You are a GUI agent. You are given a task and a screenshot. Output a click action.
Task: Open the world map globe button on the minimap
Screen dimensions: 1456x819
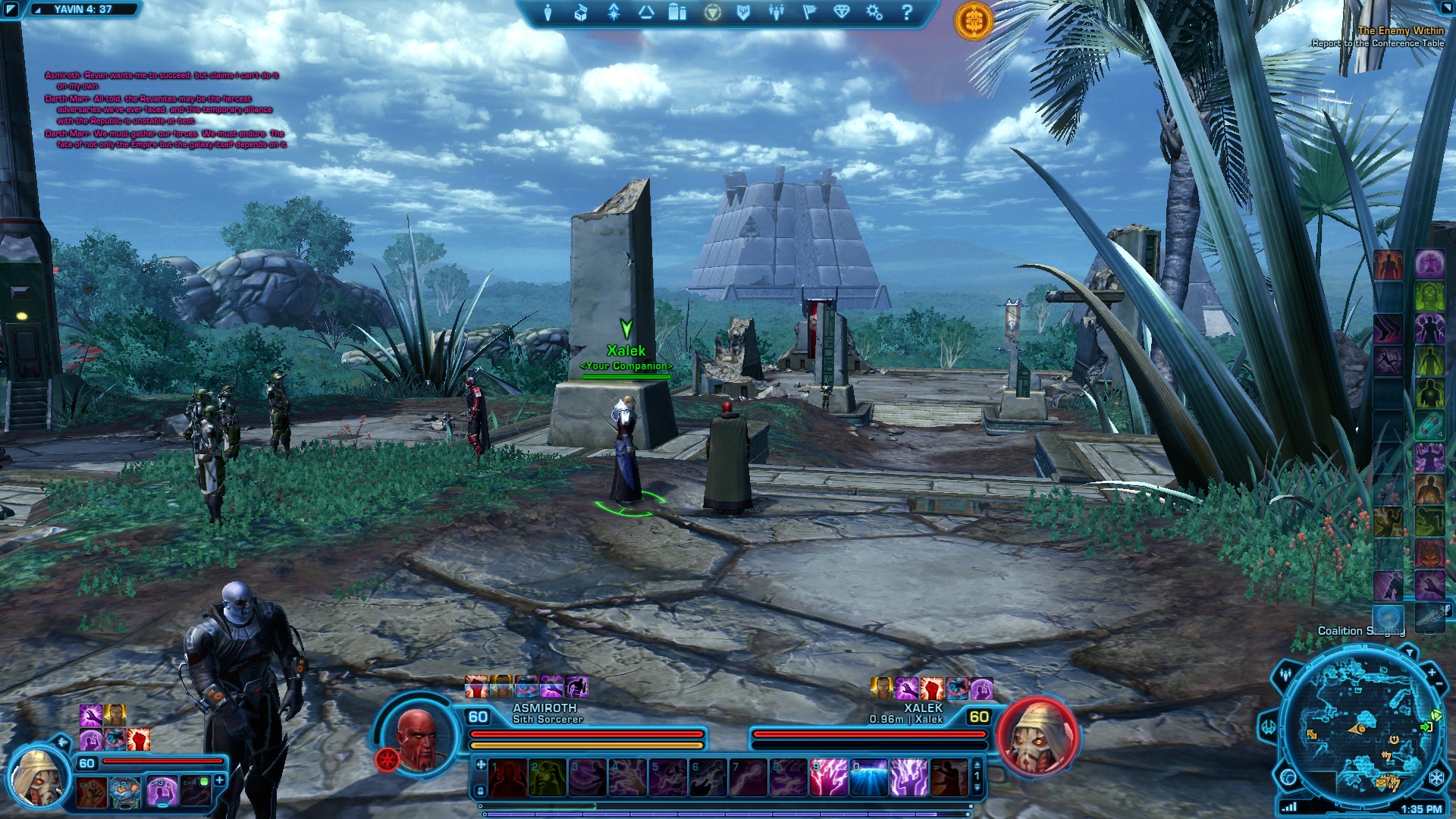(1288, 777)
